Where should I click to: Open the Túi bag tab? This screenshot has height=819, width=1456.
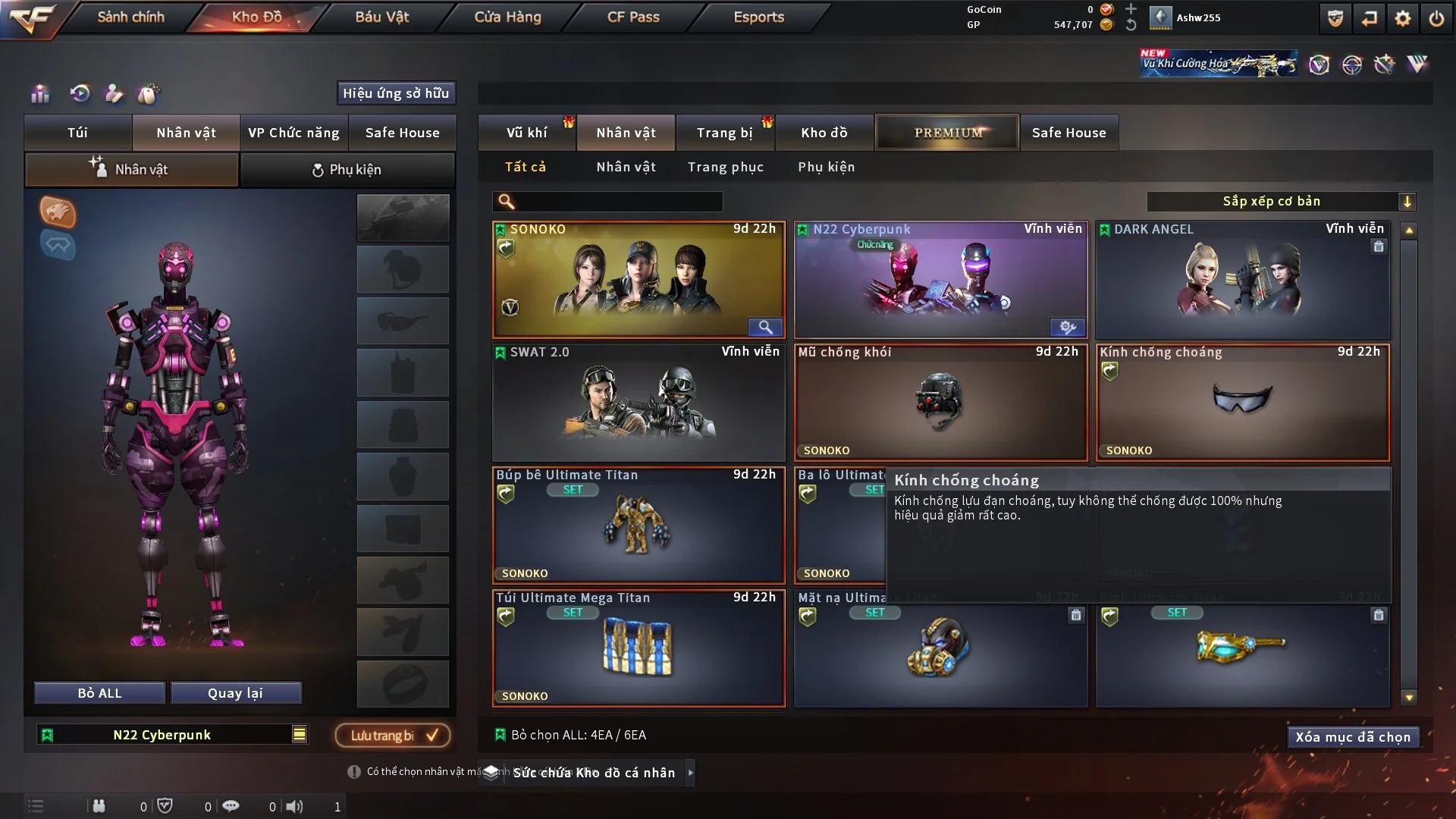click(77, 133)
